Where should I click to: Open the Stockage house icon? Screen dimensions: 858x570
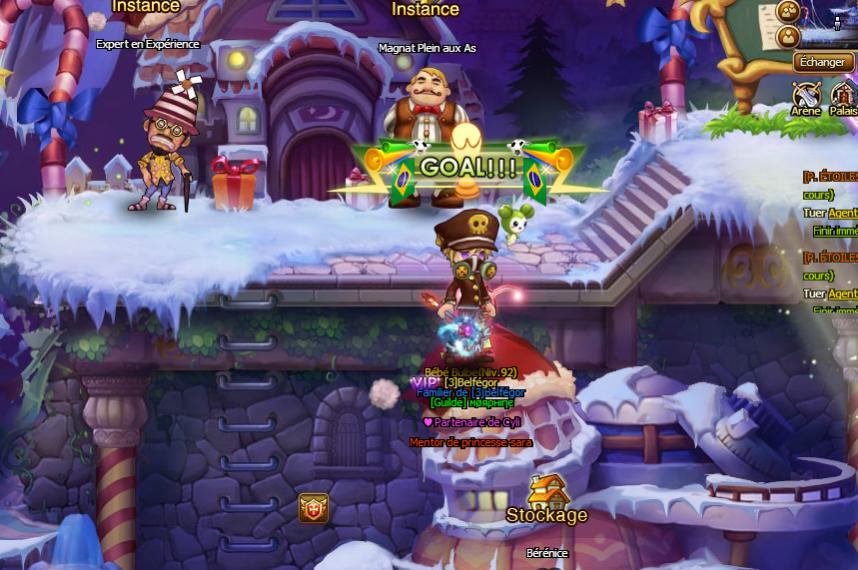click(547, 491)
